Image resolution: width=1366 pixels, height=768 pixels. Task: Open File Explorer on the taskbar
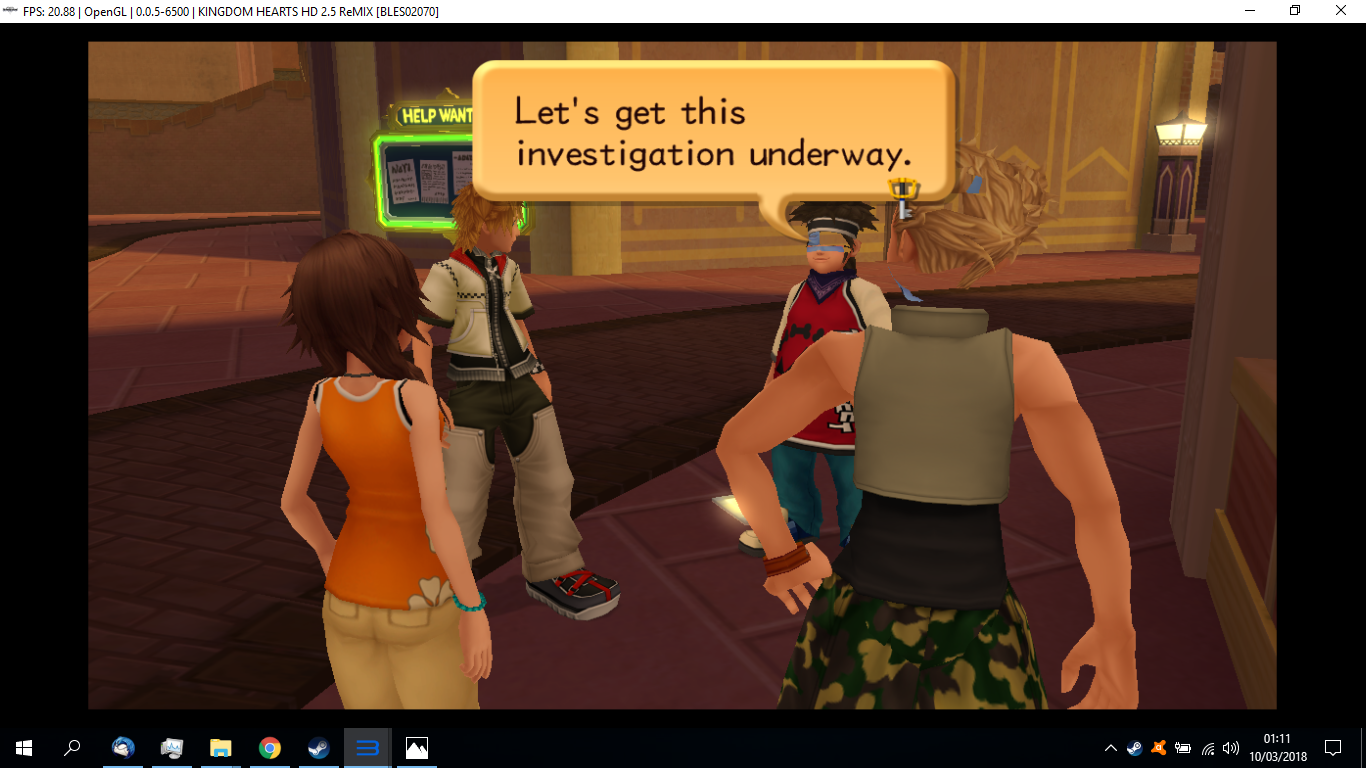pos(220,748)
